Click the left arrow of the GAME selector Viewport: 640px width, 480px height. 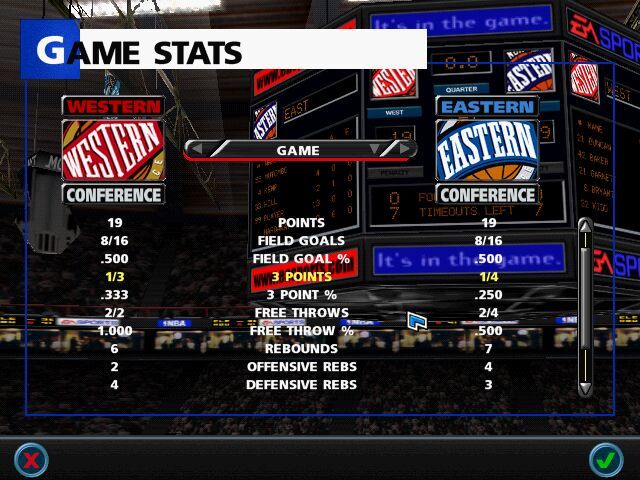click(196, 150)
